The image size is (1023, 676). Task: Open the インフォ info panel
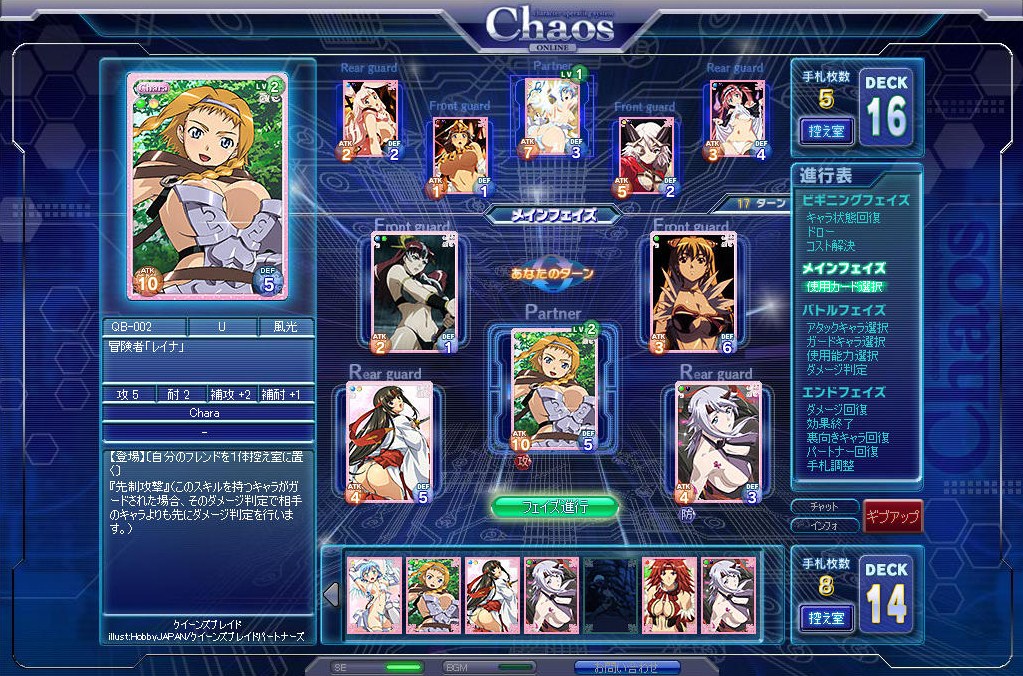click(x=824, y=524)
